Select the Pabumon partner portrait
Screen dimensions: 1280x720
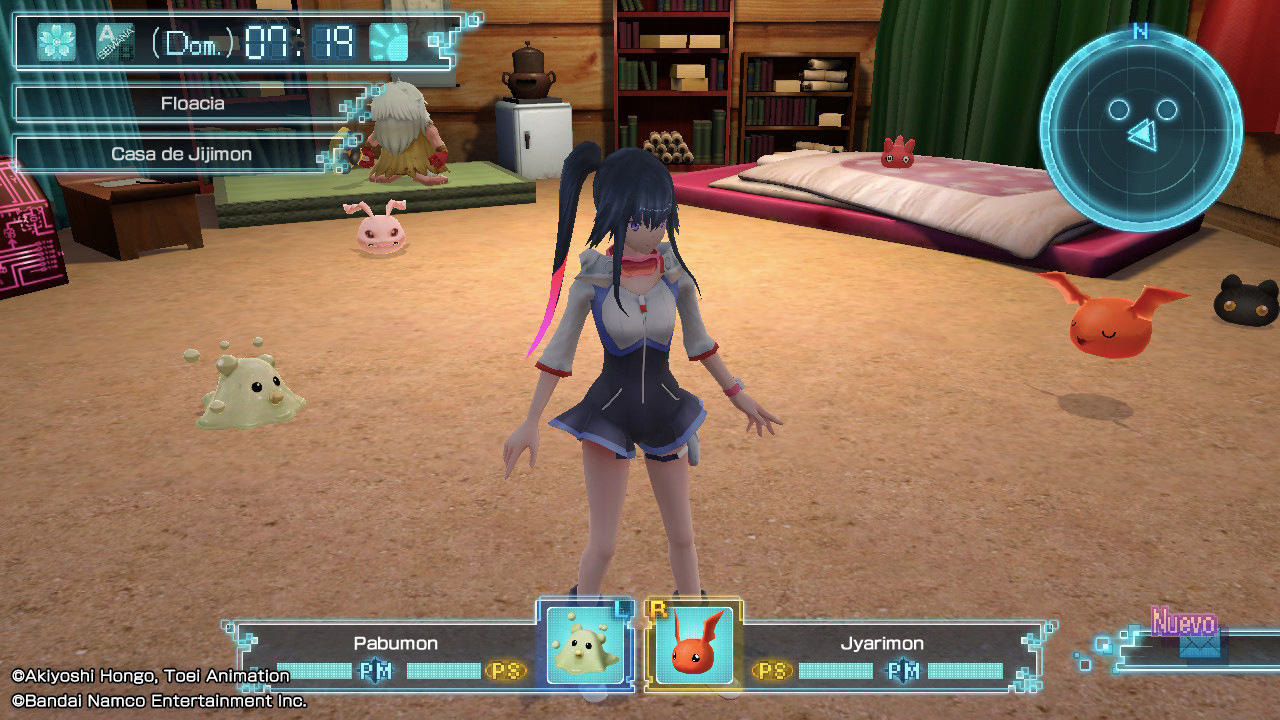586,645
